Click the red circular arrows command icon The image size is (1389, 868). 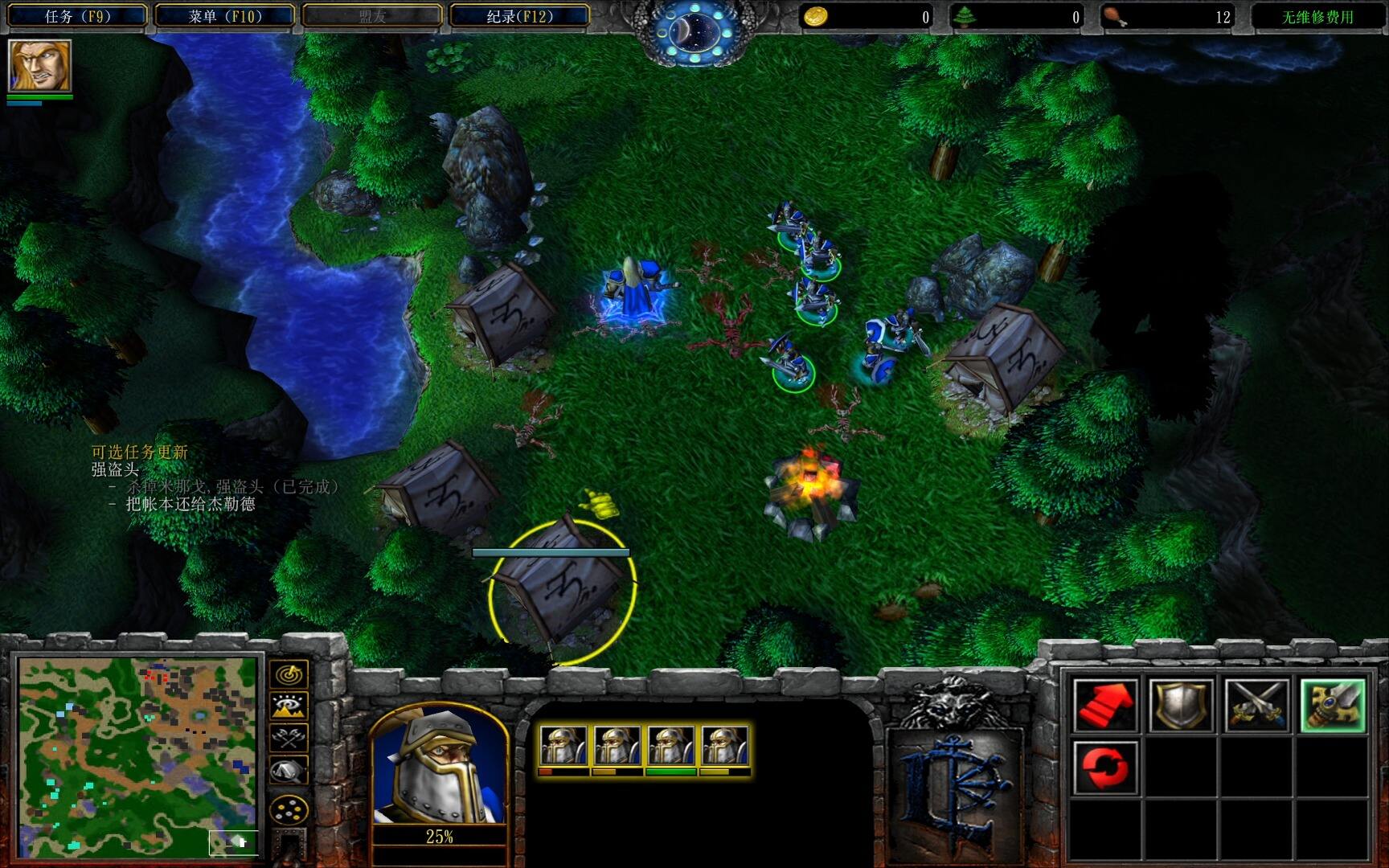click(x=1106, y=767)
